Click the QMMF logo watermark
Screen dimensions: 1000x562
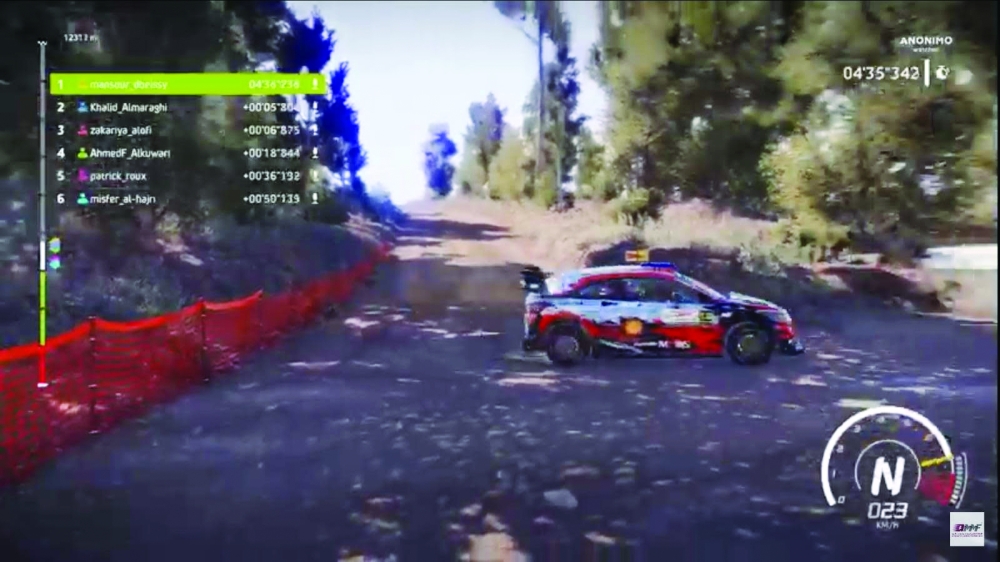pyautogui.click(x=966, y=528)
